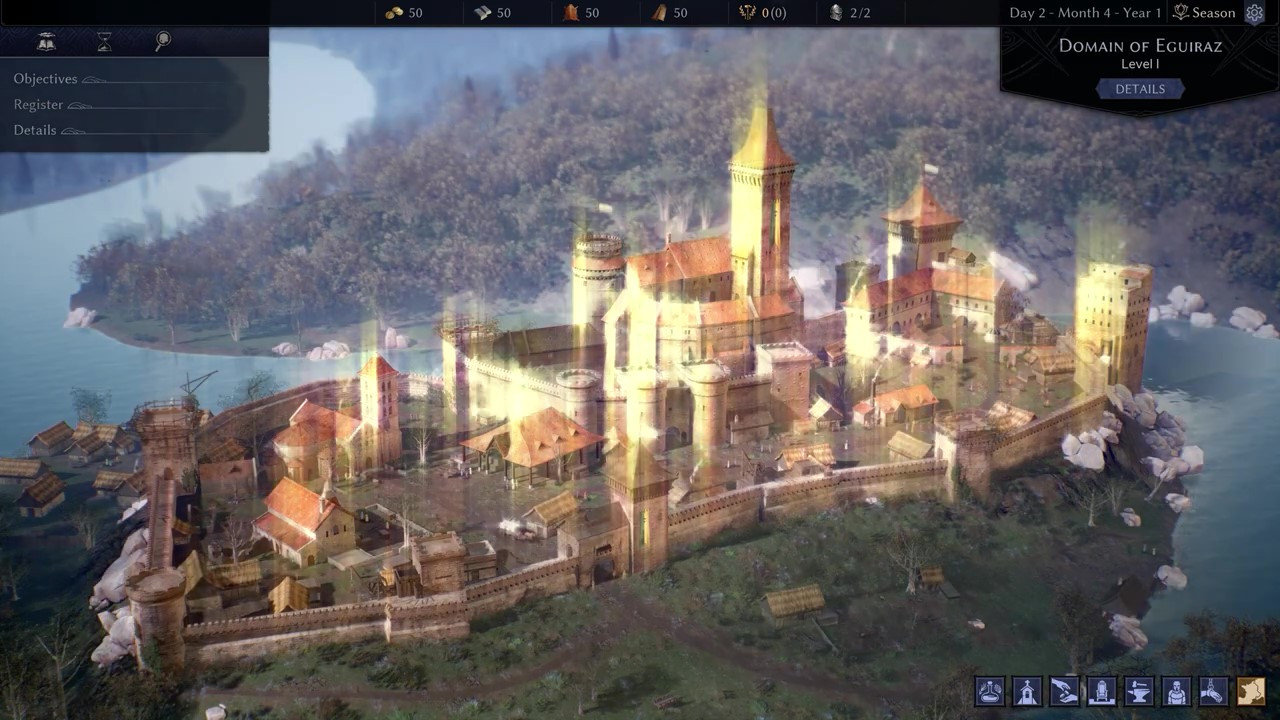The width and height of the screenshot is (1280, 720).
Task: Open the parchment map icon
Action: 1250,691
